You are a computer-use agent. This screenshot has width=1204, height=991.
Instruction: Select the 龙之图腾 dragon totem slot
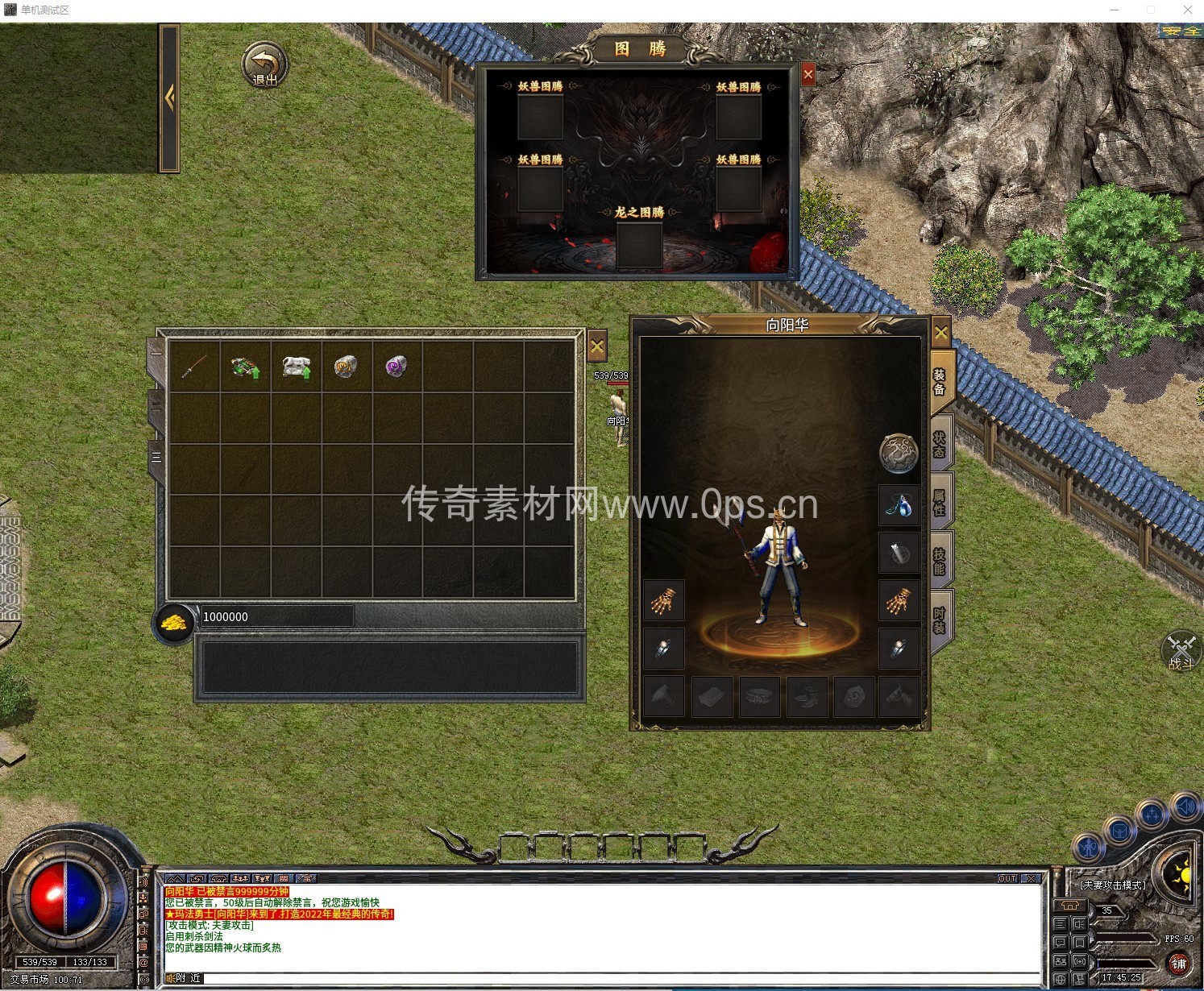(x=640, y=245)
